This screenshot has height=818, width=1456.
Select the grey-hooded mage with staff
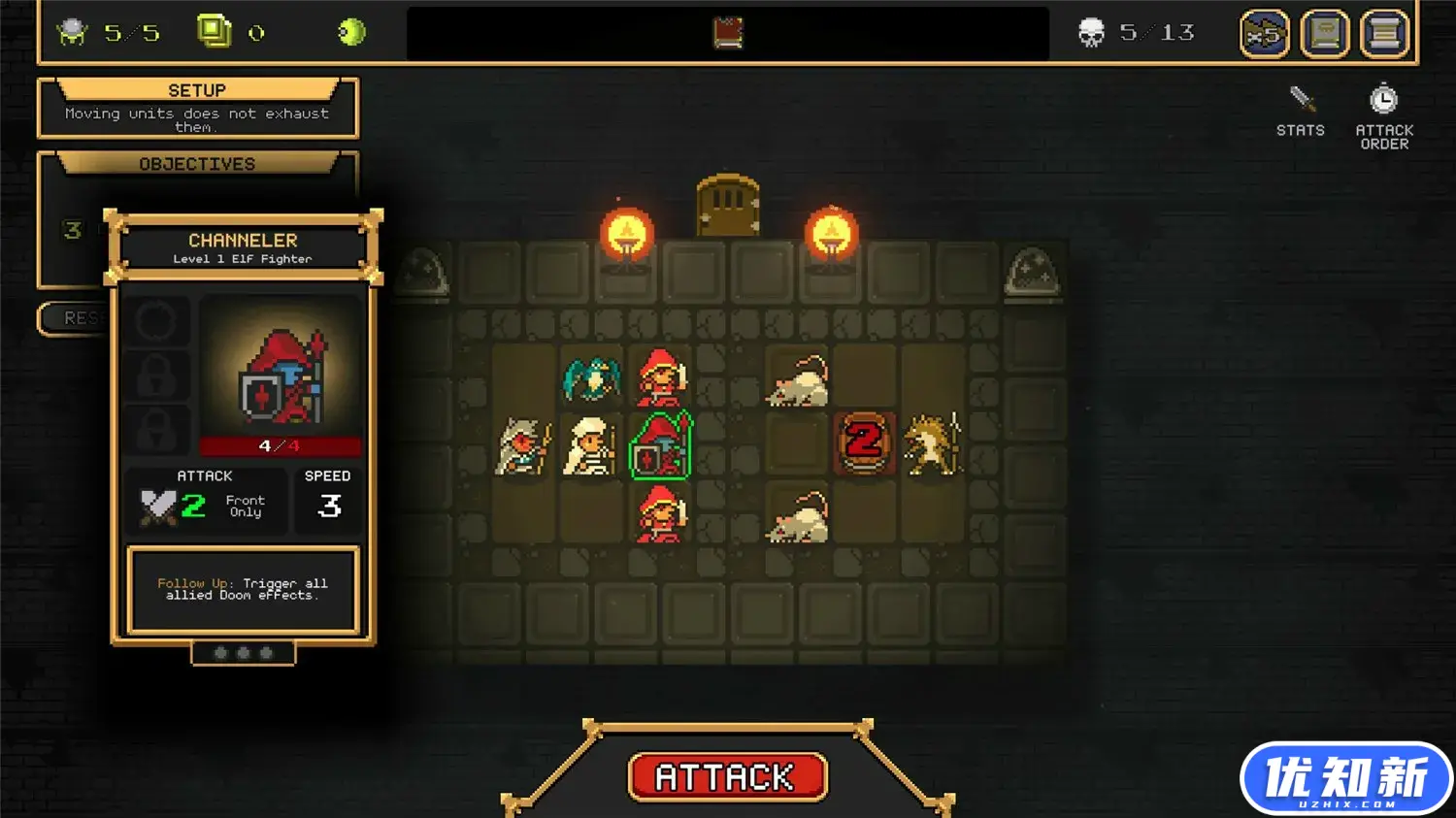pos(523,446)
